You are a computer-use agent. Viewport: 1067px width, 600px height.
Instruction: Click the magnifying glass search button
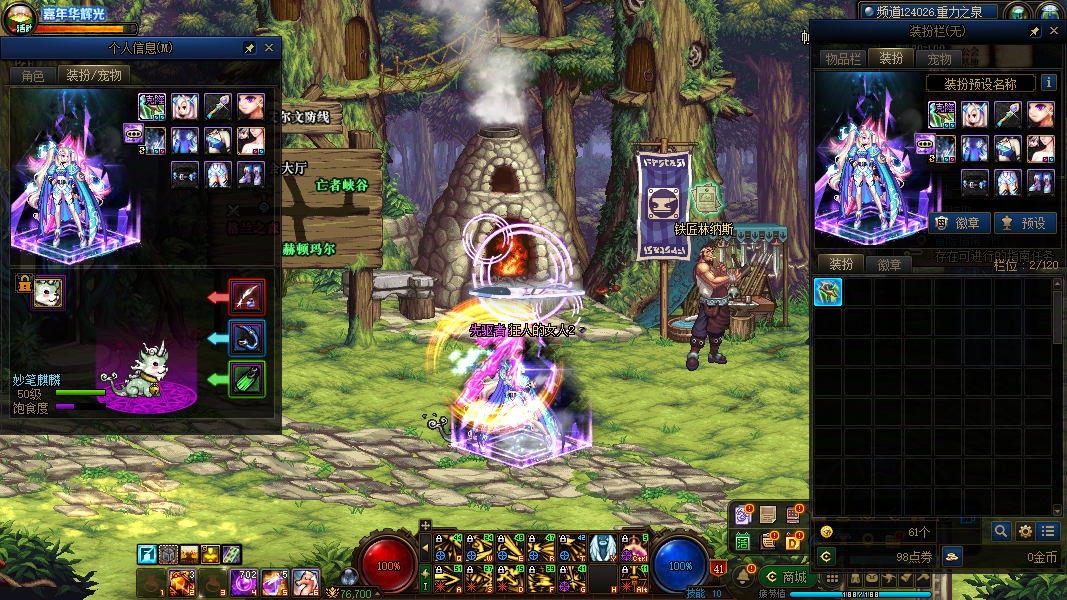(x=1000, y=532)
